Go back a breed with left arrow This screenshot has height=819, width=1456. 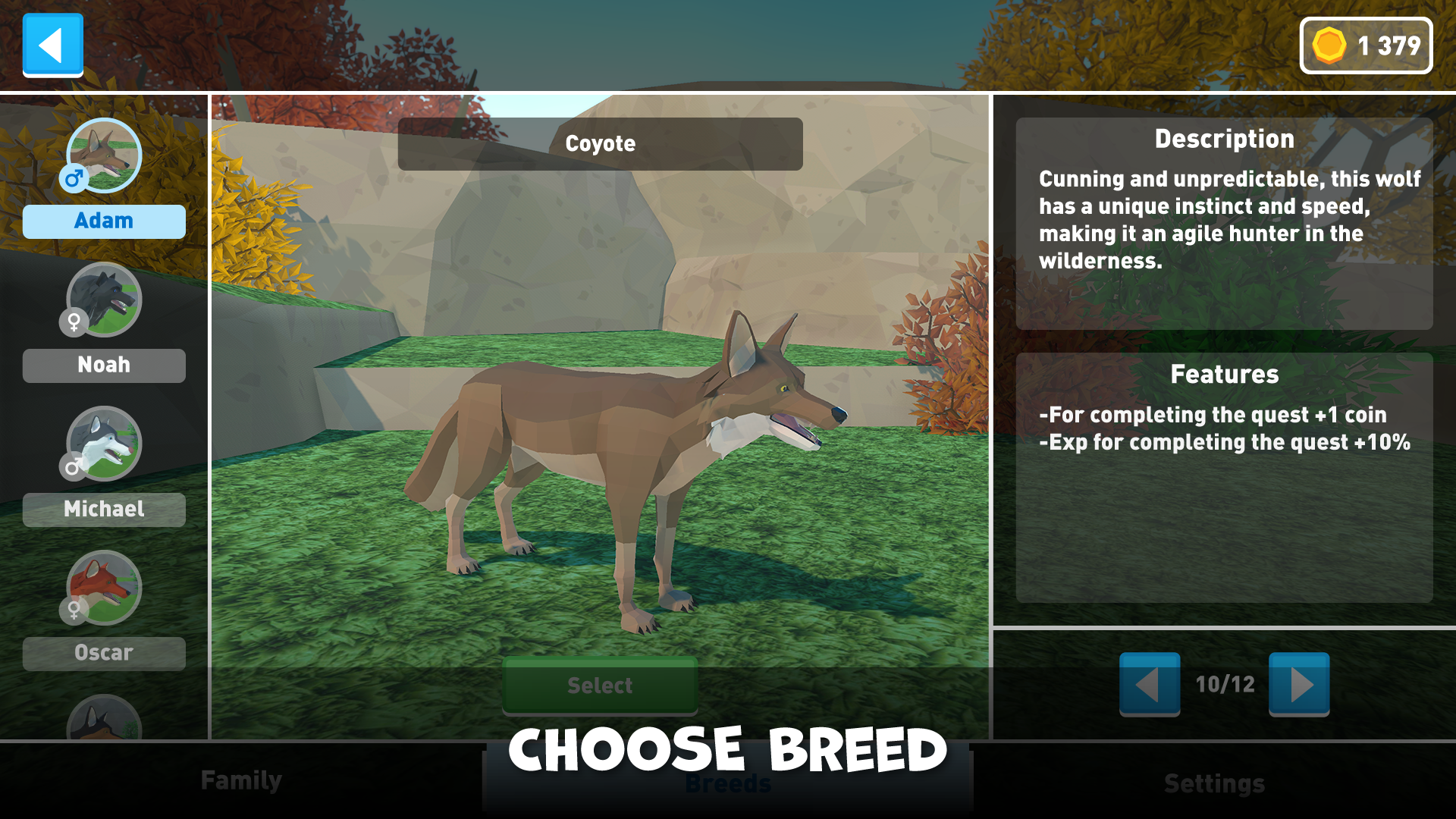click(1150, 685)
